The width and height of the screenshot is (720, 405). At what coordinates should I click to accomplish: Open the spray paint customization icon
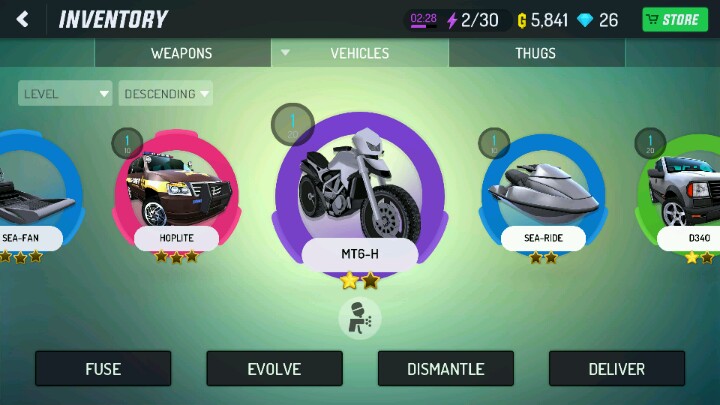click(x=359, y=319)
